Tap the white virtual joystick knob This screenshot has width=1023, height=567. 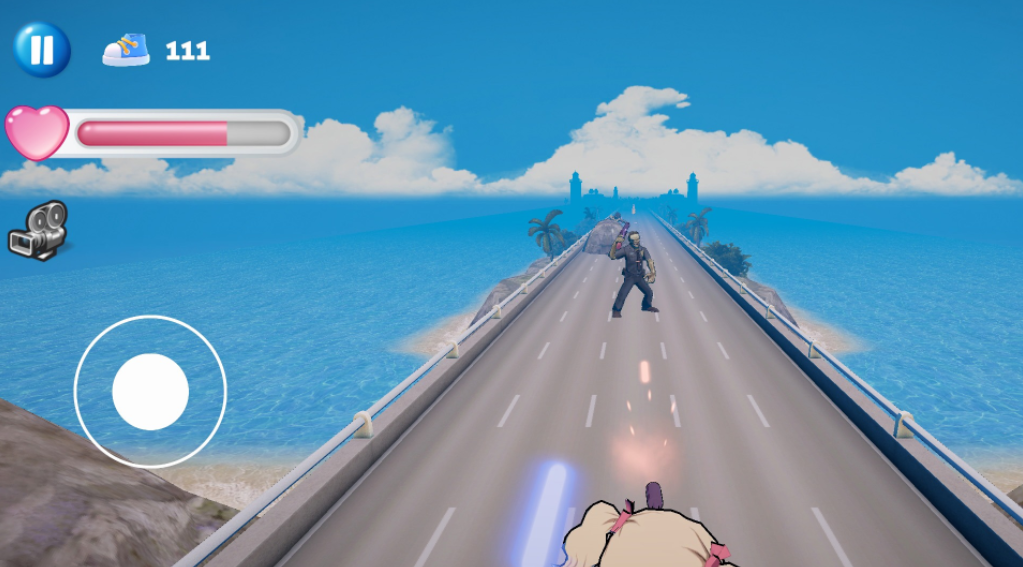click(x=150, y=392)
